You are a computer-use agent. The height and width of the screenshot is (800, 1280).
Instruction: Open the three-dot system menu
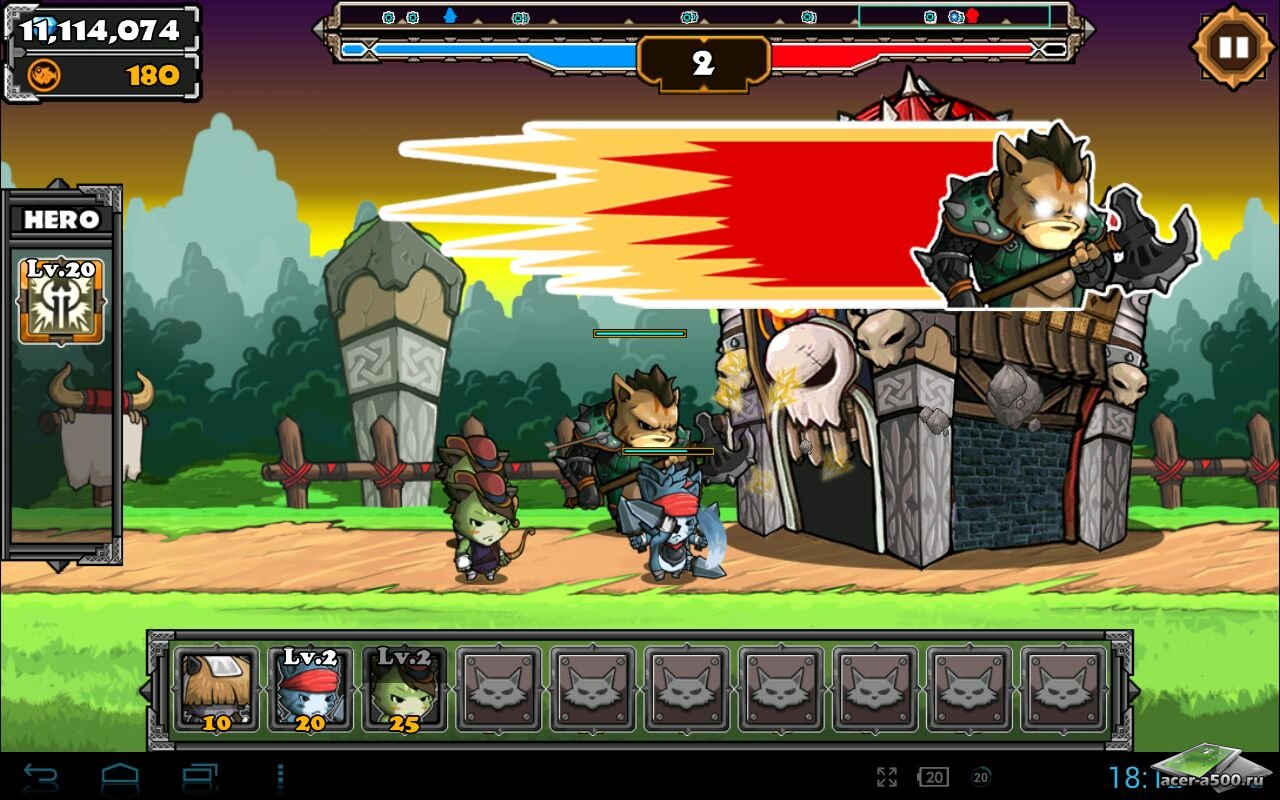(280, 776)
